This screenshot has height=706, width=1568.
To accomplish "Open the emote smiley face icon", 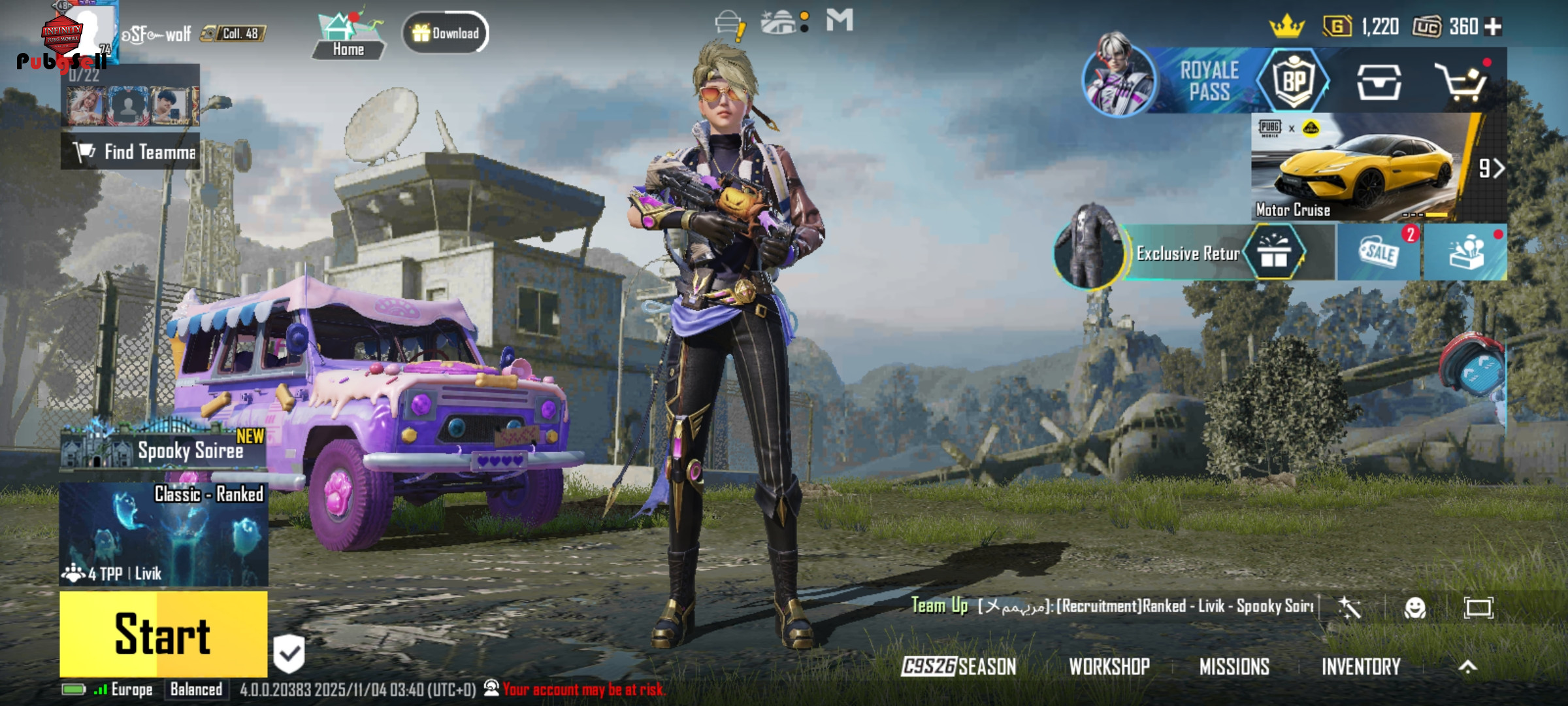I will (x=1414, y=608).
